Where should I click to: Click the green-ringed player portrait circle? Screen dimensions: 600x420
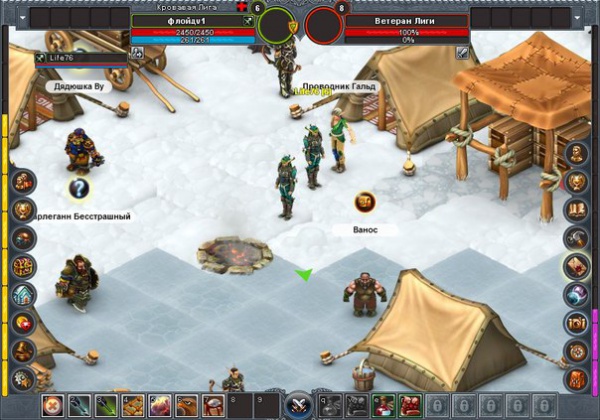[x=277, y=24]
